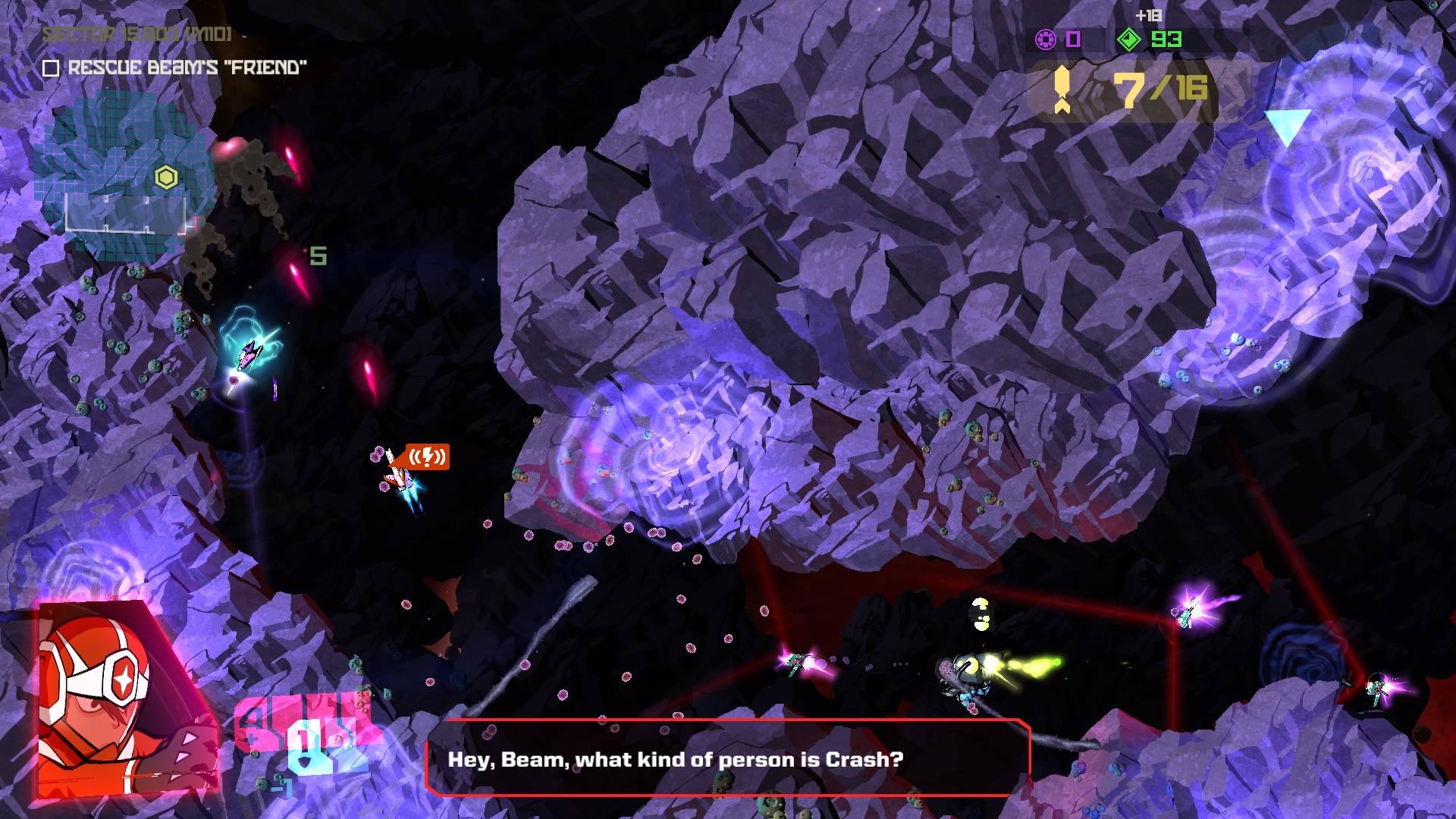Click the purple token currency icon
Image resolution: width=1456 pixels, height=819 pixels.
(x=1046, y=39)
